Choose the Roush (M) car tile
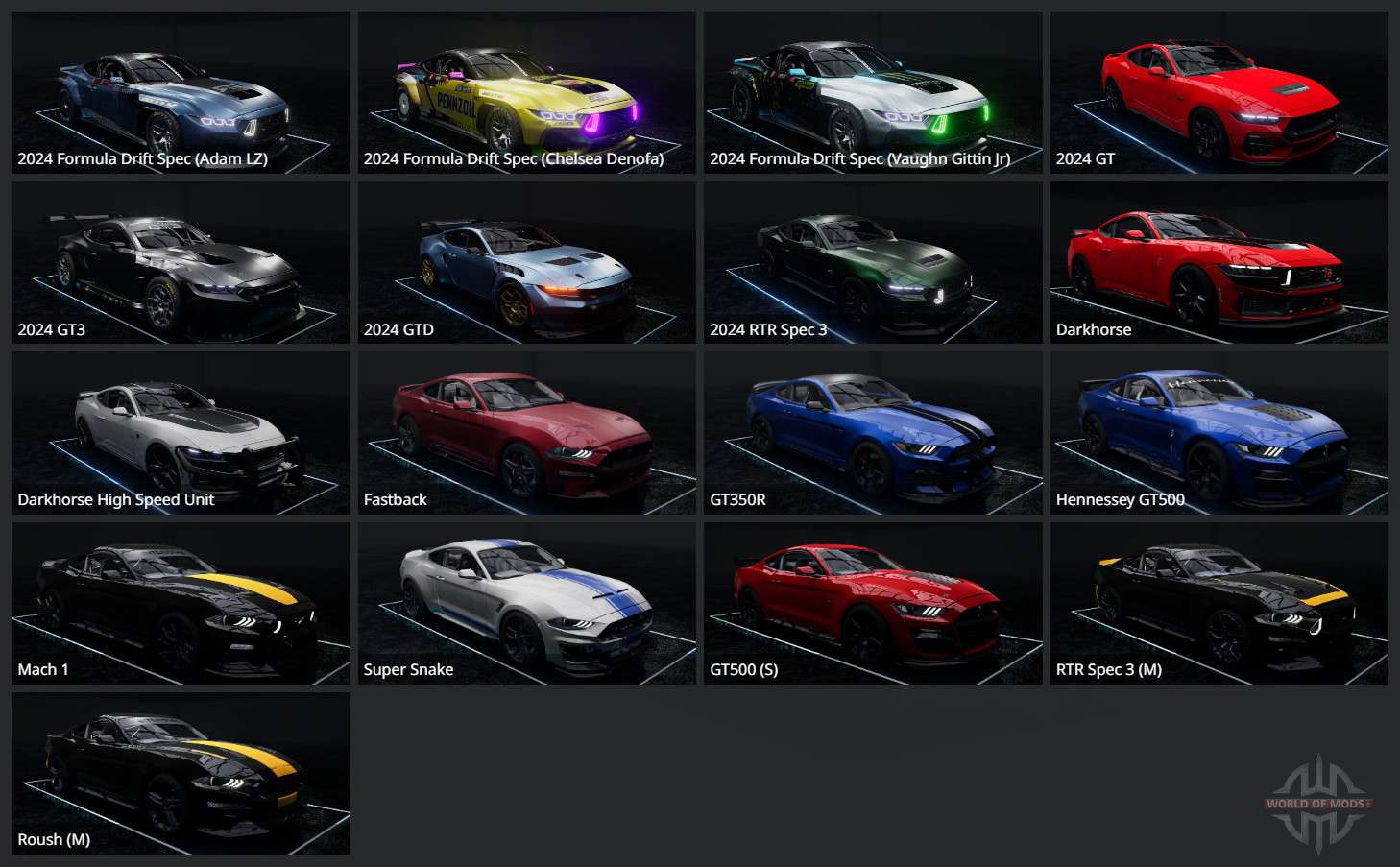The height and width of the screenshot is (867, 1400). (x=181, y=773)
